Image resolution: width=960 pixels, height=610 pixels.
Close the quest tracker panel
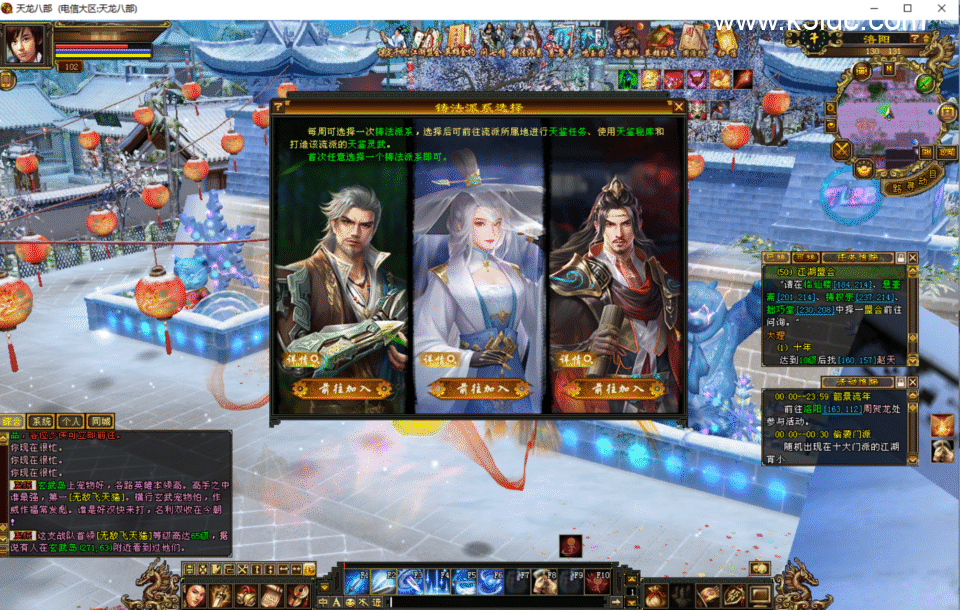tap(911, 257)
